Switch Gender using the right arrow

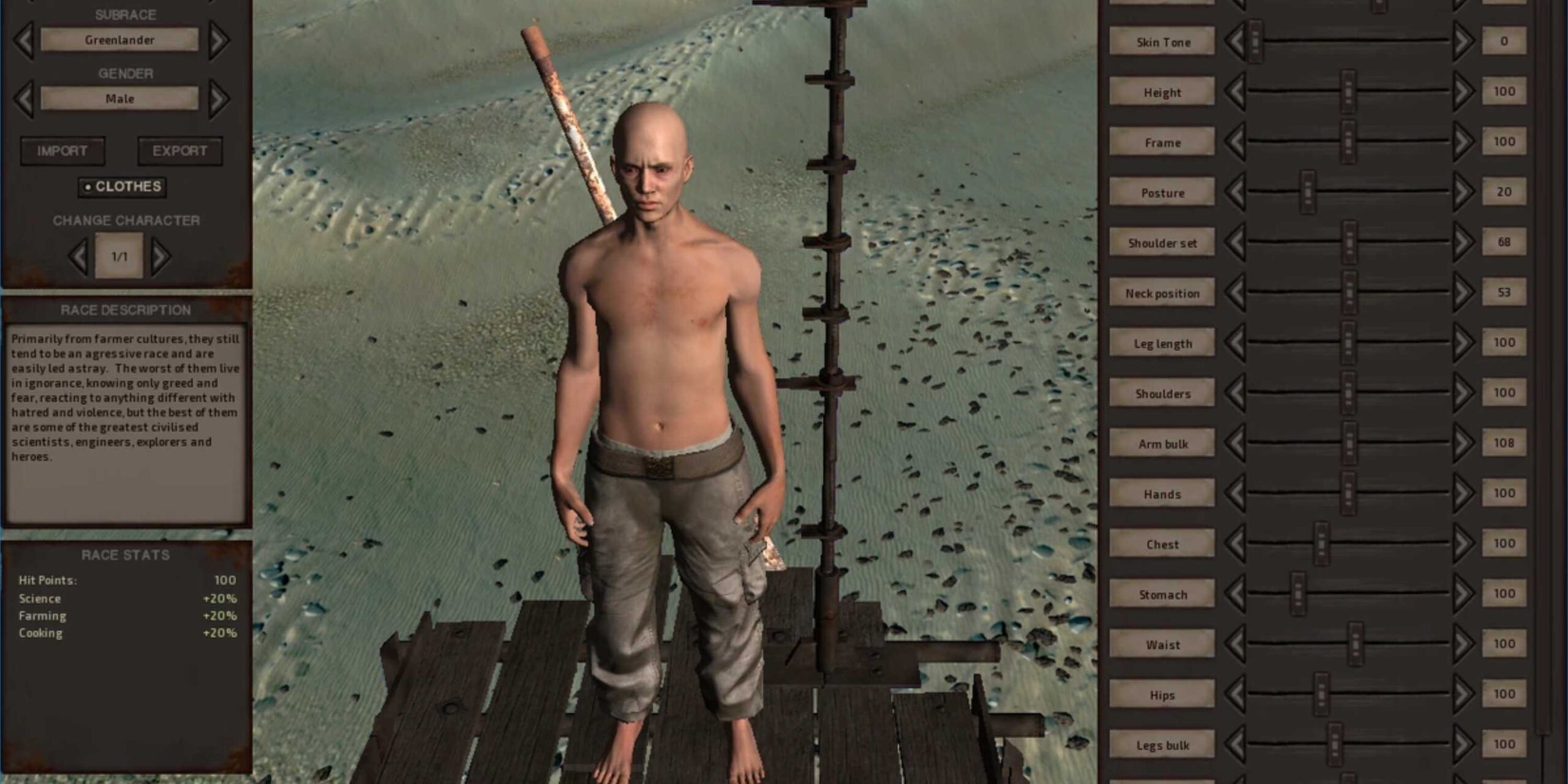(221, 97)
